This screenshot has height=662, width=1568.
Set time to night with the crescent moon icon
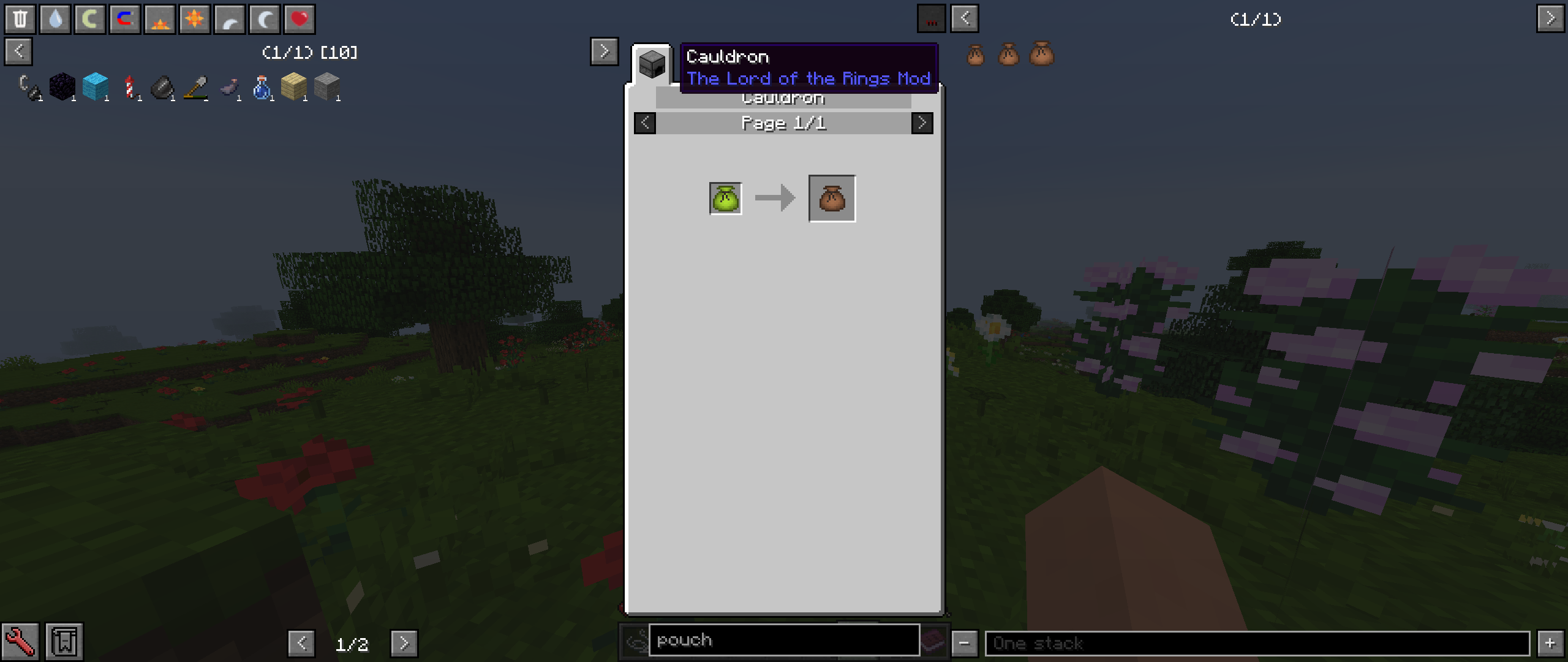264,18
